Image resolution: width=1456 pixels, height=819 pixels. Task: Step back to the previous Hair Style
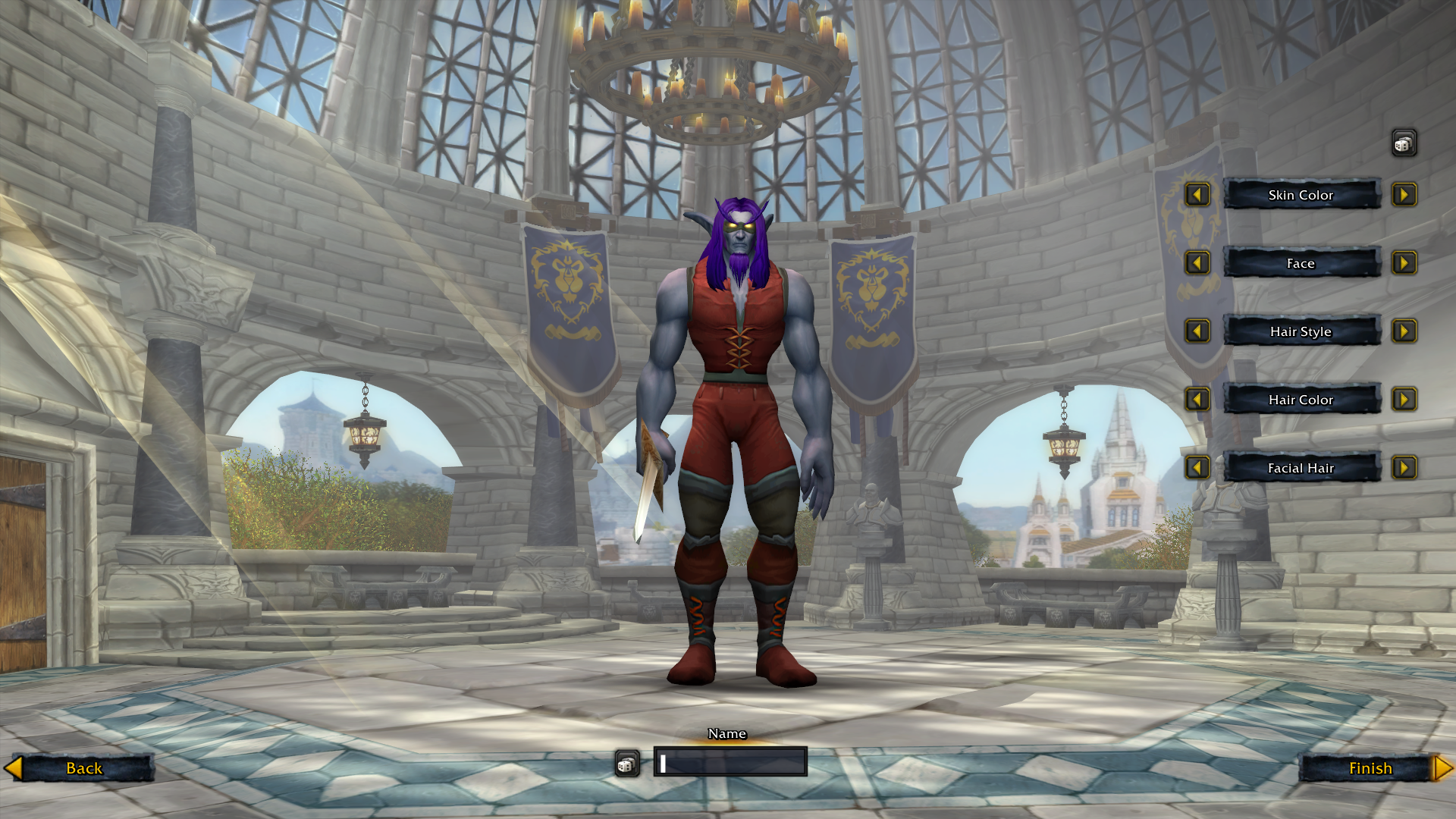point(1197,331)
